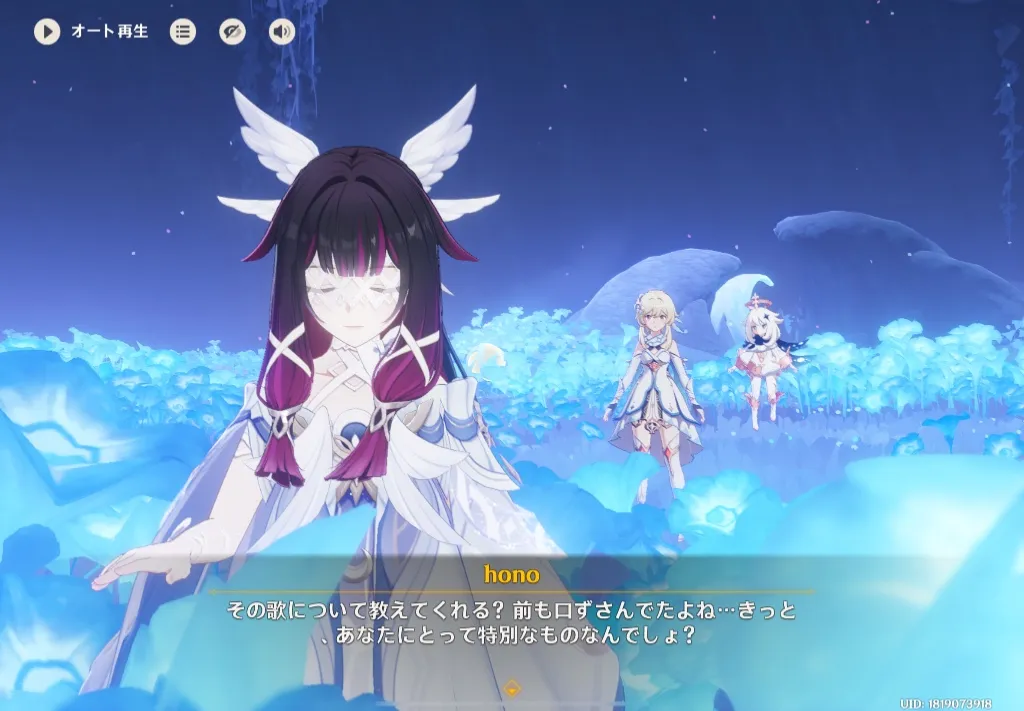
Task: Toggle voice audio with the speaker icon
Action: point(282,32)
